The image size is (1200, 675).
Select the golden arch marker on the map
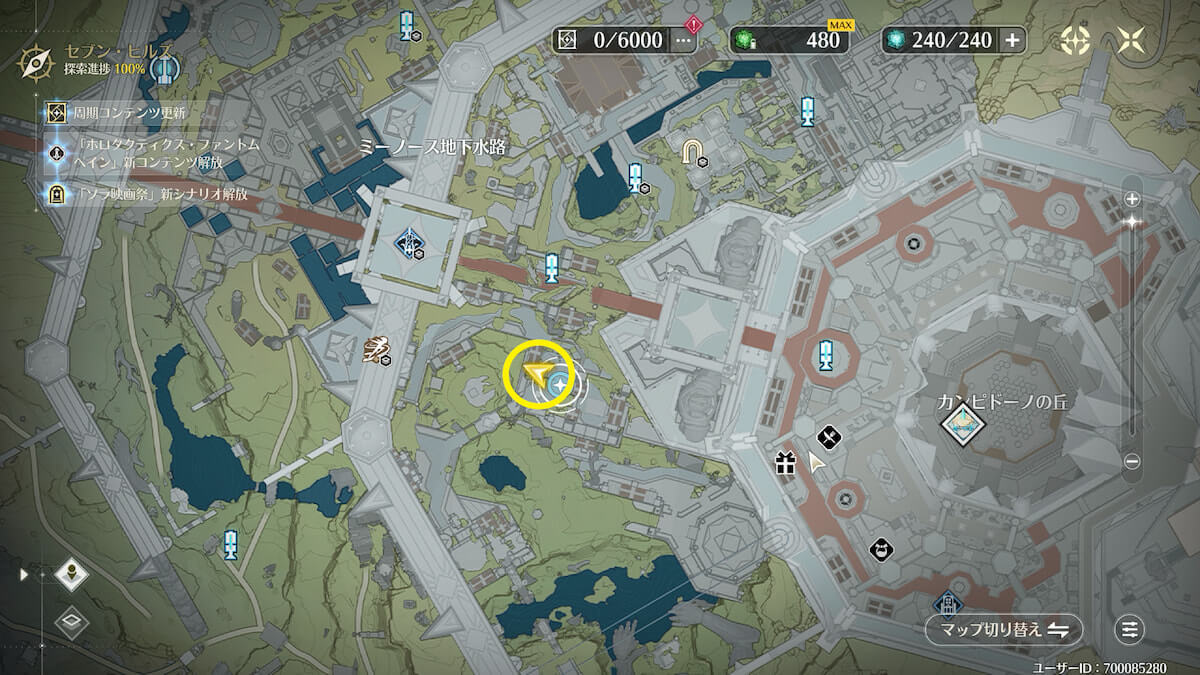pyautogui.click(x=691, y=151)
